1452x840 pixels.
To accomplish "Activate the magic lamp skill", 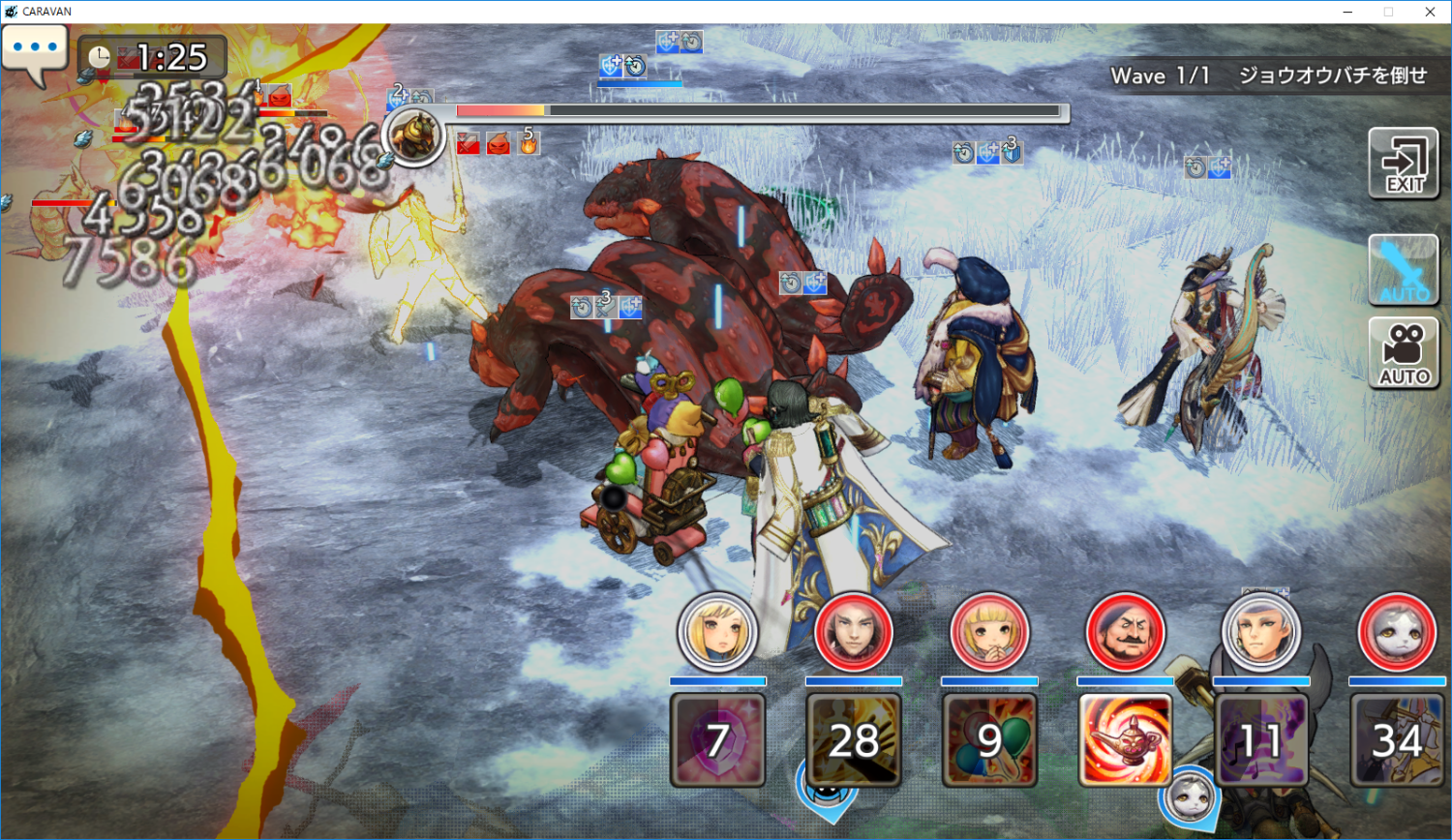I will 1125,739.
